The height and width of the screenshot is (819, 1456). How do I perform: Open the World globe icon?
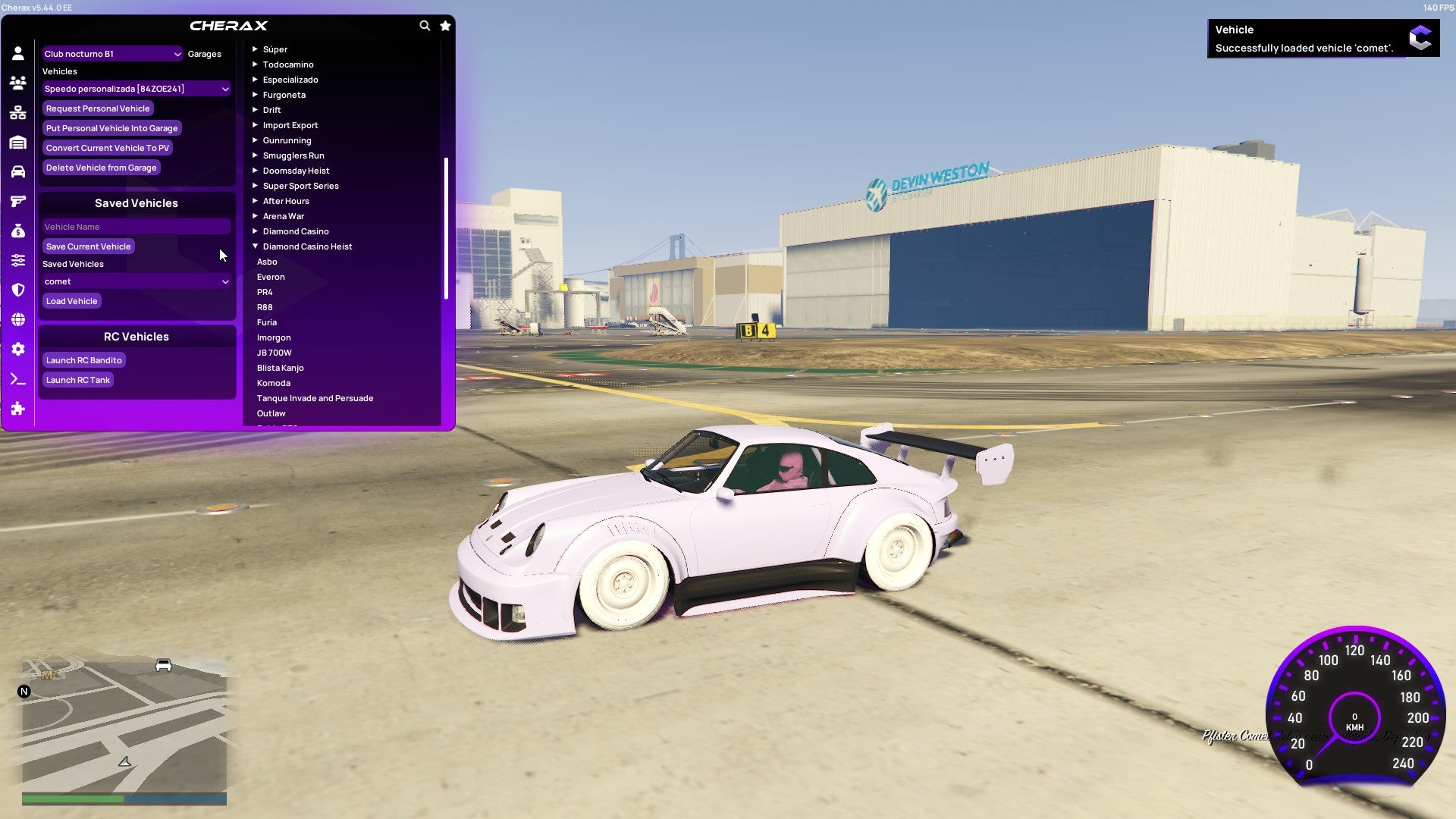[18, 319]
